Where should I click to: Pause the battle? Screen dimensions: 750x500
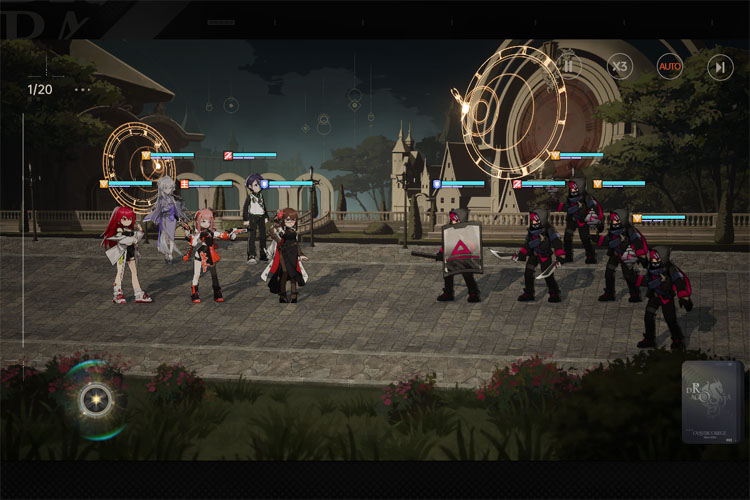click(x=570, y=67)
